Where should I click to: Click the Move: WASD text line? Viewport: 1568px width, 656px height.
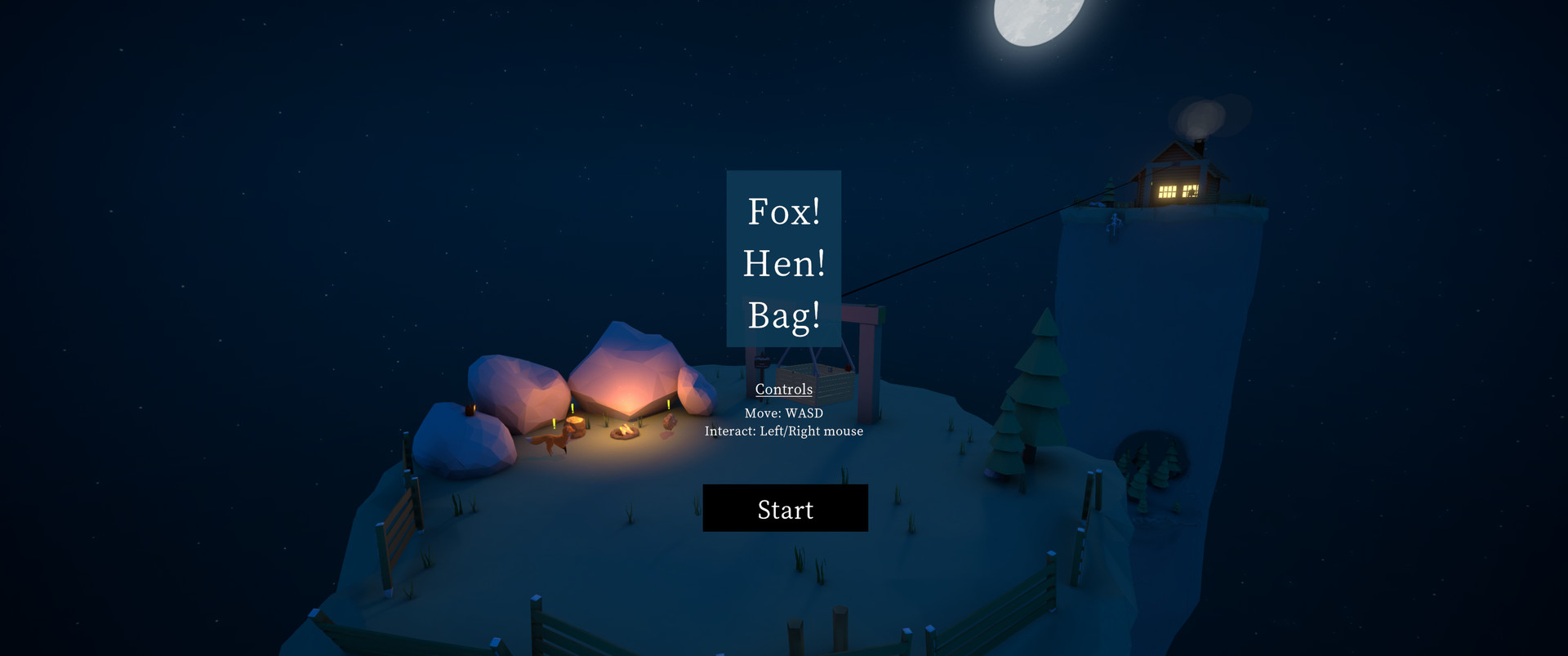coord(783,413)
